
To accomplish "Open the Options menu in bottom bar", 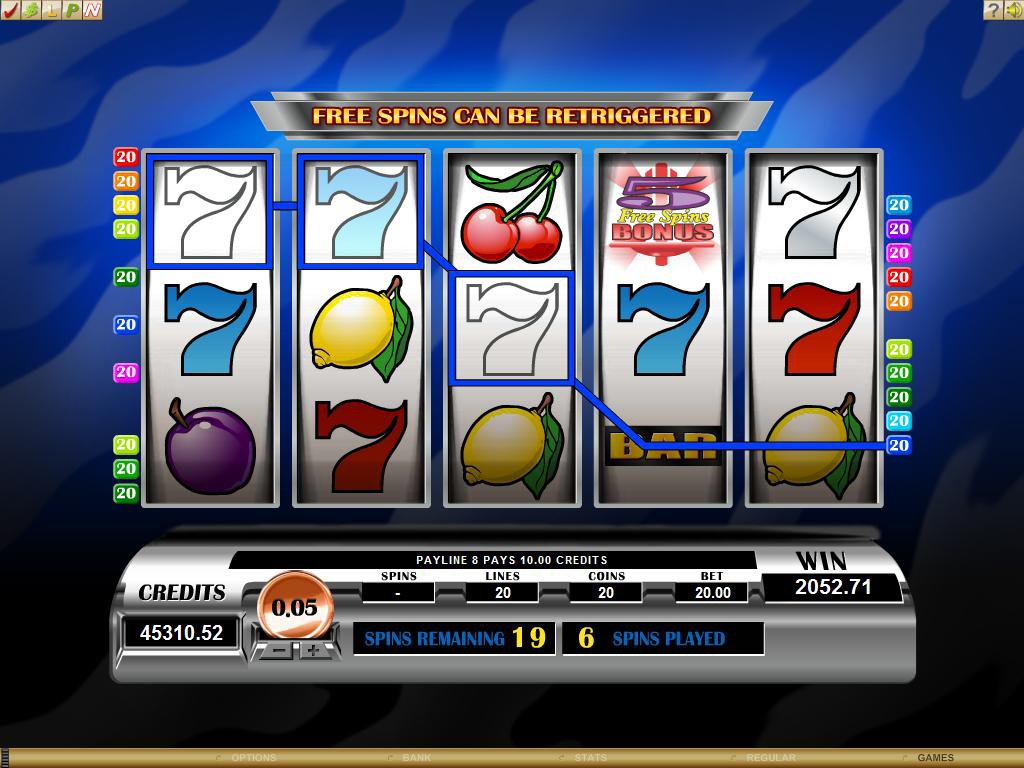I will [x=252, y=758].
